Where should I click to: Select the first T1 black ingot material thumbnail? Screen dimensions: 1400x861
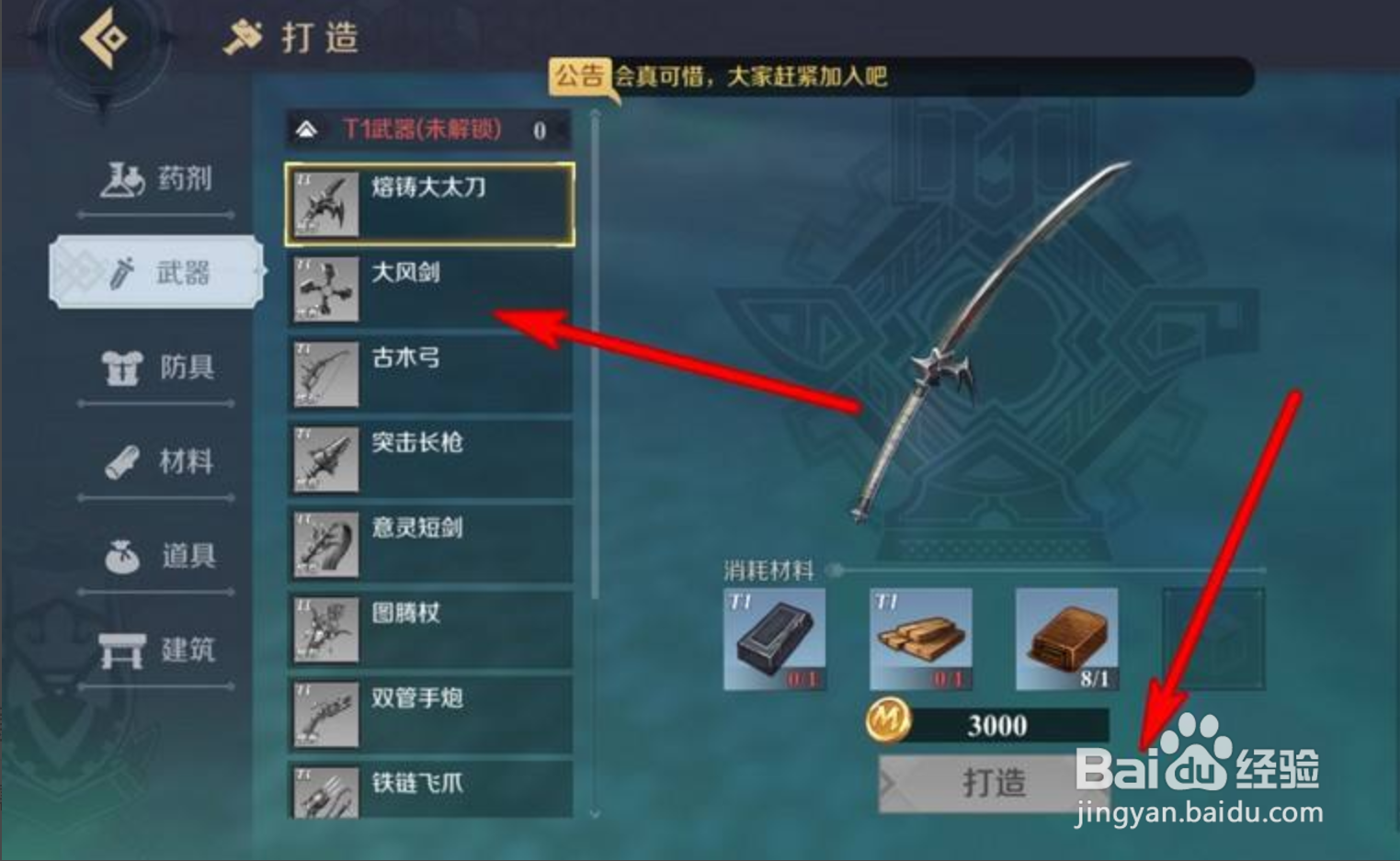(775, 638)
